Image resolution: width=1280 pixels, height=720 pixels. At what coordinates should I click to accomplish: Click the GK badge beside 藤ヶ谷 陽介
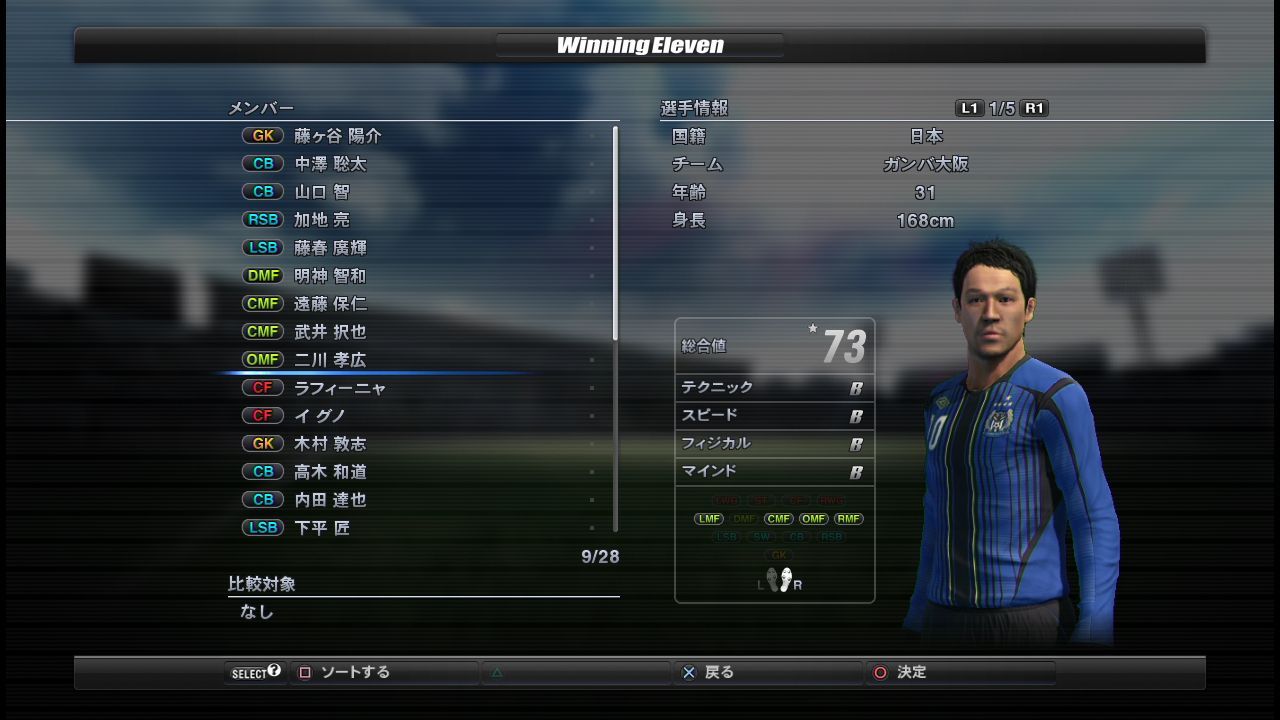262,135
